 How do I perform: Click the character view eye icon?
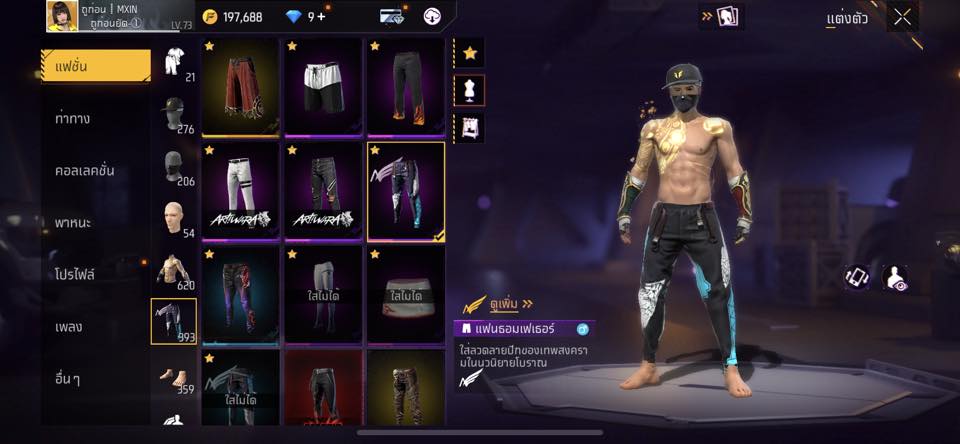click(x=897, y=278)
